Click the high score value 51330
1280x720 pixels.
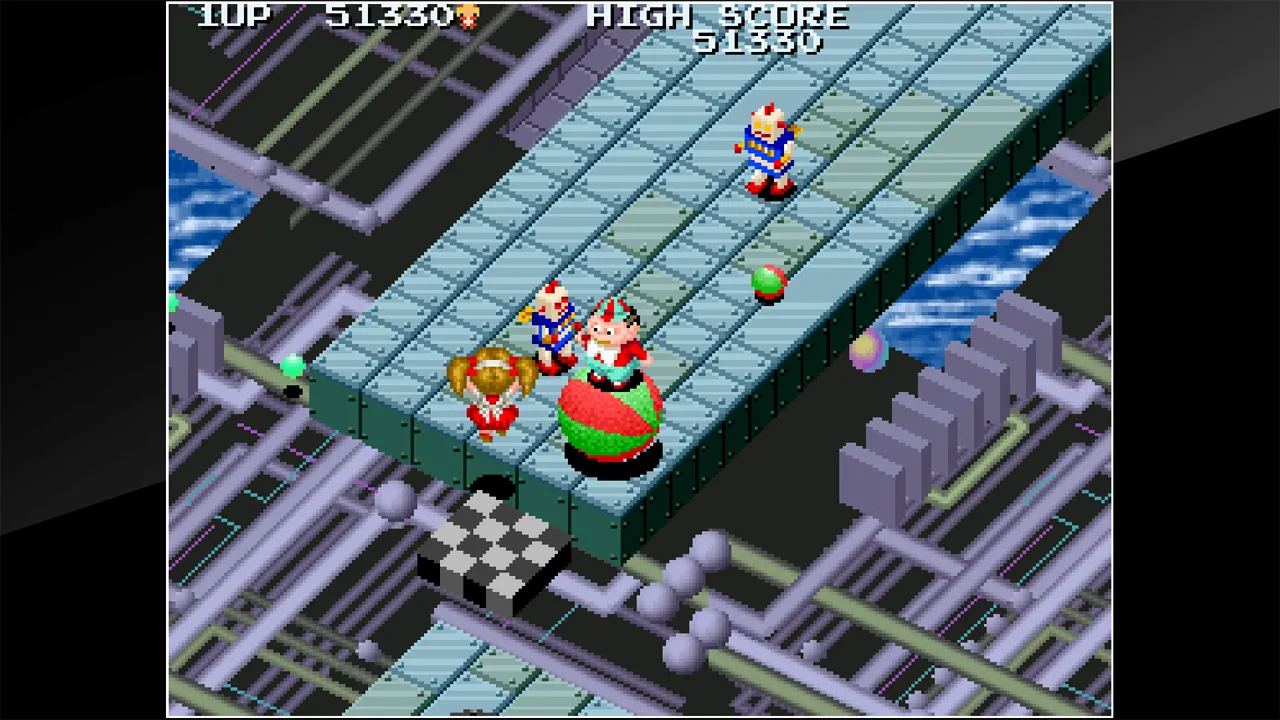click(x=762, y=42)
